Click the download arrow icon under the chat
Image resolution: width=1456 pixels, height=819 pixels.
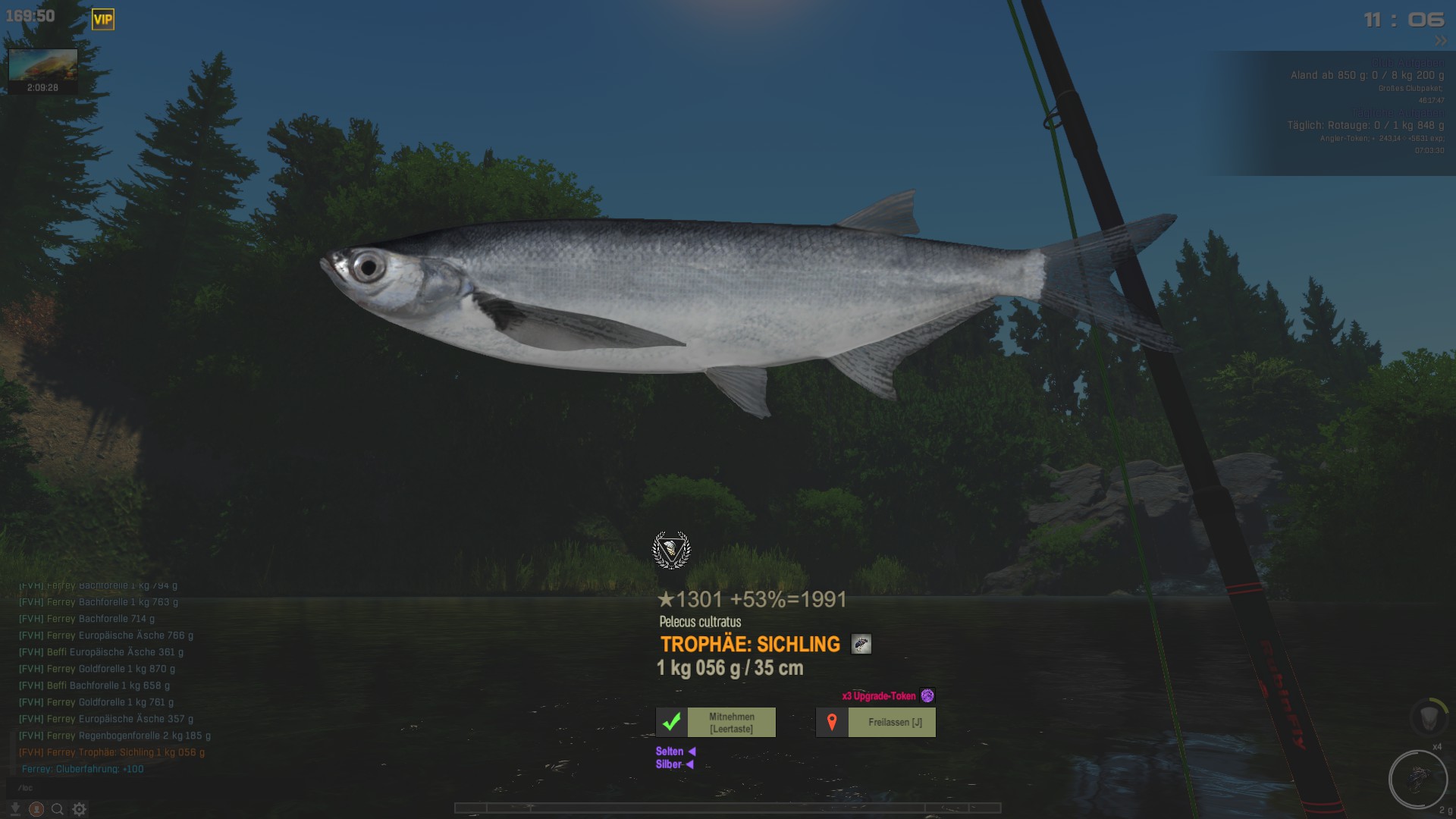point(15,809)
